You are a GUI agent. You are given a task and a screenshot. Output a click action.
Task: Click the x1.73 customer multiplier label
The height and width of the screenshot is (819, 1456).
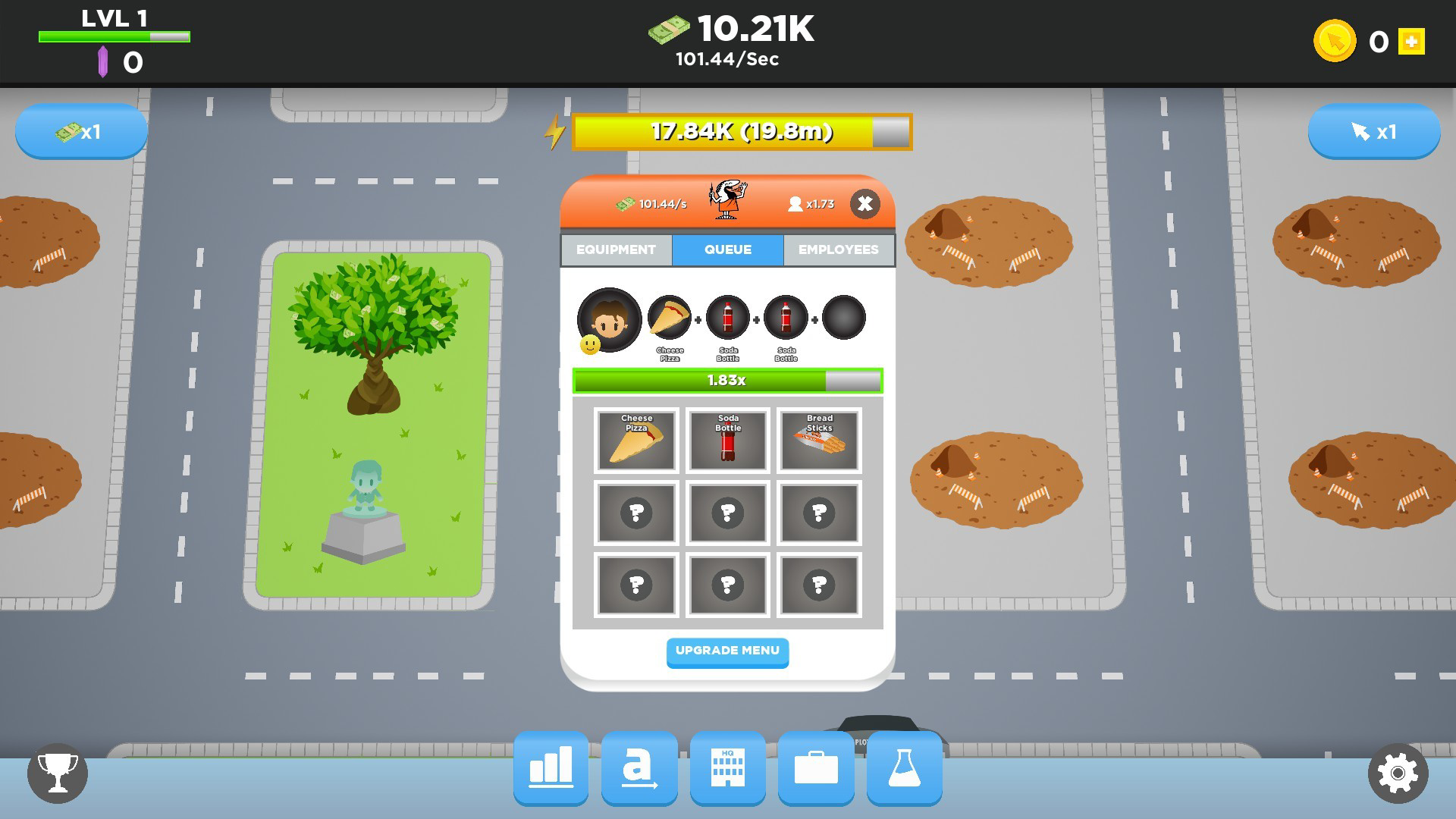coord(811,203)
